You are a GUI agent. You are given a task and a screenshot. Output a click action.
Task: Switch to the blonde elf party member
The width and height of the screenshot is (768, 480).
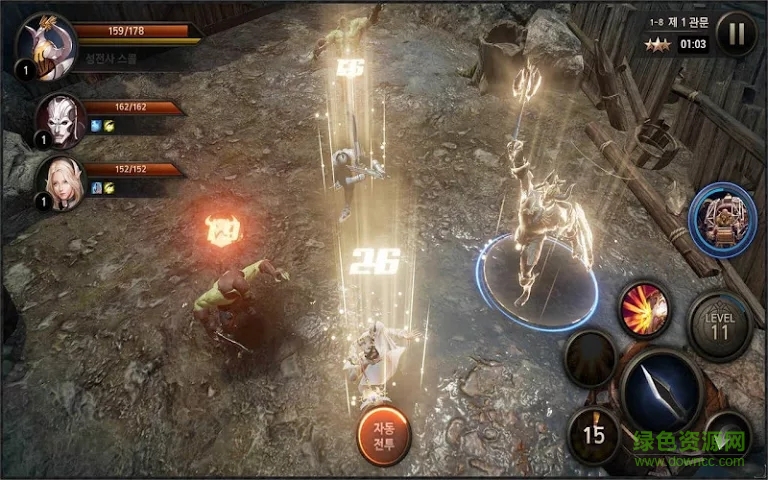[60, 184]
